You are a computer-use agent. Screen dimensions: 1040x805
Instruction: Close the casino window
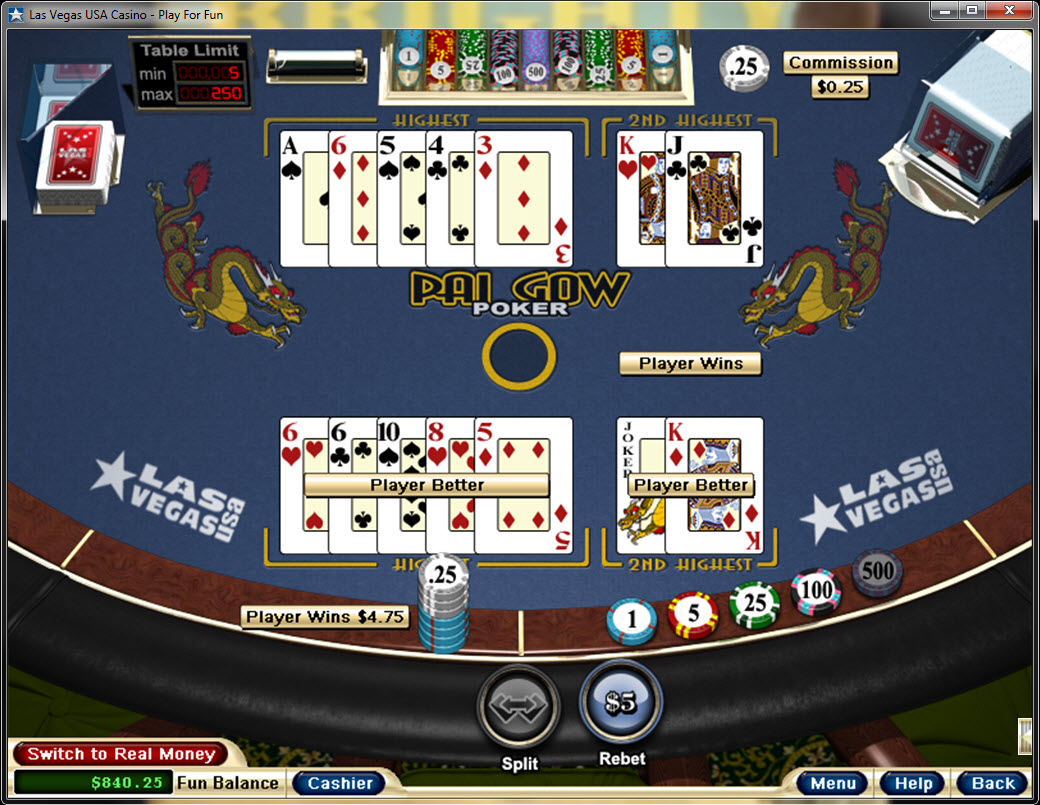pyautogui.click(x=1012, y=10)
